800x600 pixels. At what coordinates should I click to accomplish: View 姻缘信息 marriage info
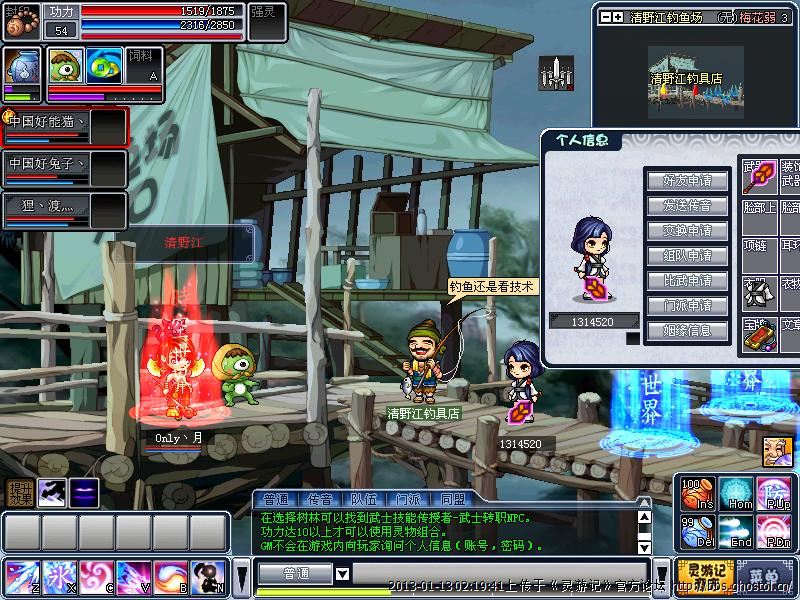tap(688, 331)
